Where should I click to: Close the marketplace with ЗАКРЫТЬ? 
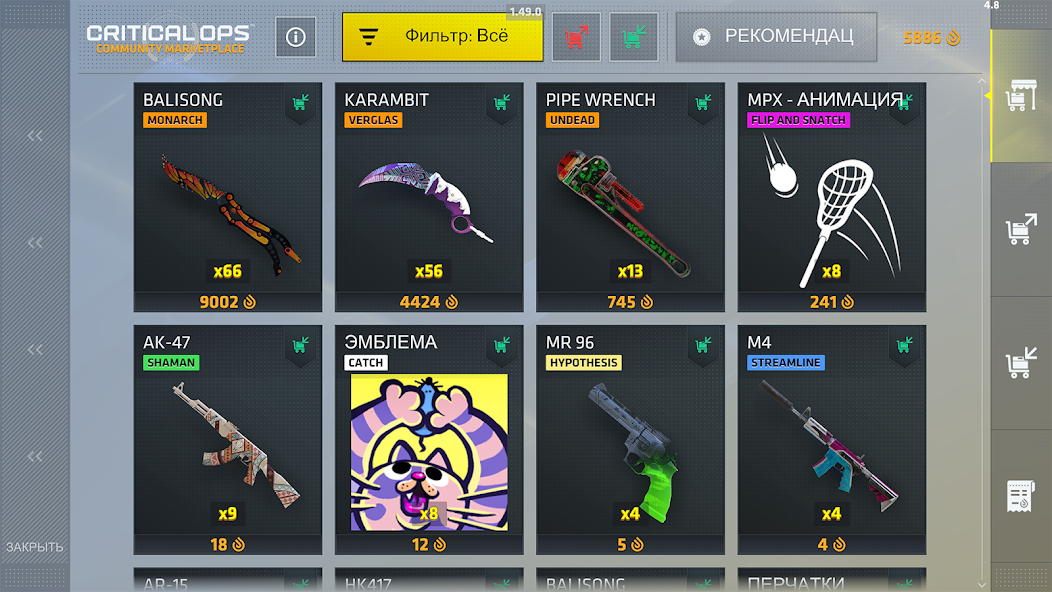pyautogui.click(x=35, y=547)
